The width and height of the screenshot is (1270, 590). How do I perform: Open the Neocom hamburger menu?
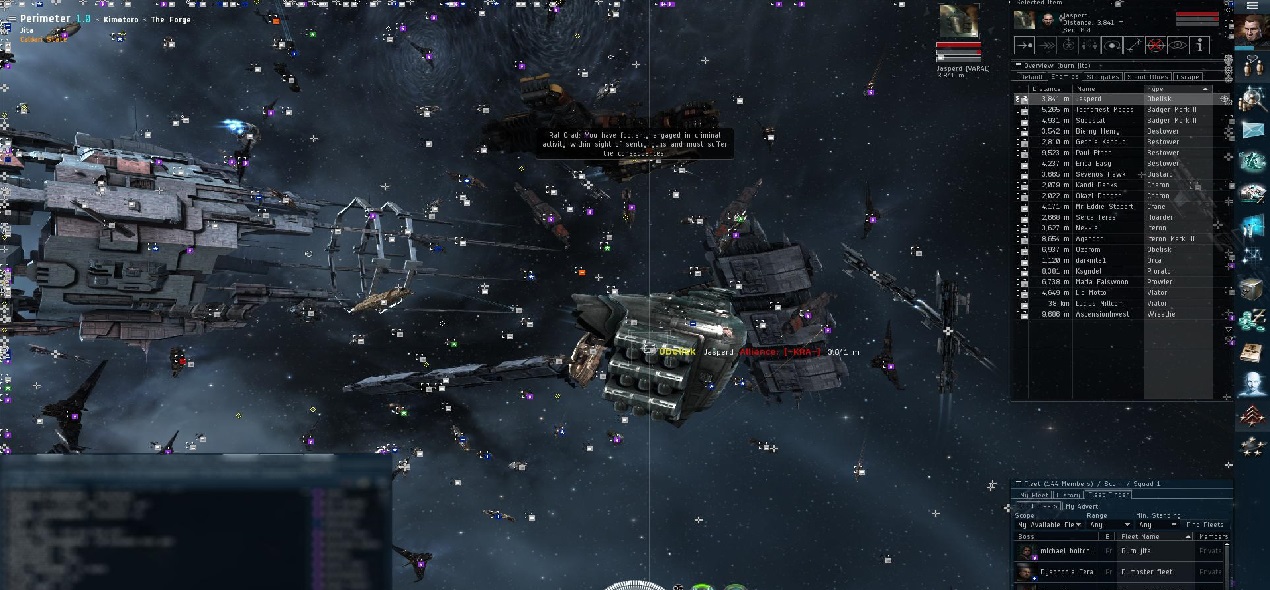click(1251, 6)
